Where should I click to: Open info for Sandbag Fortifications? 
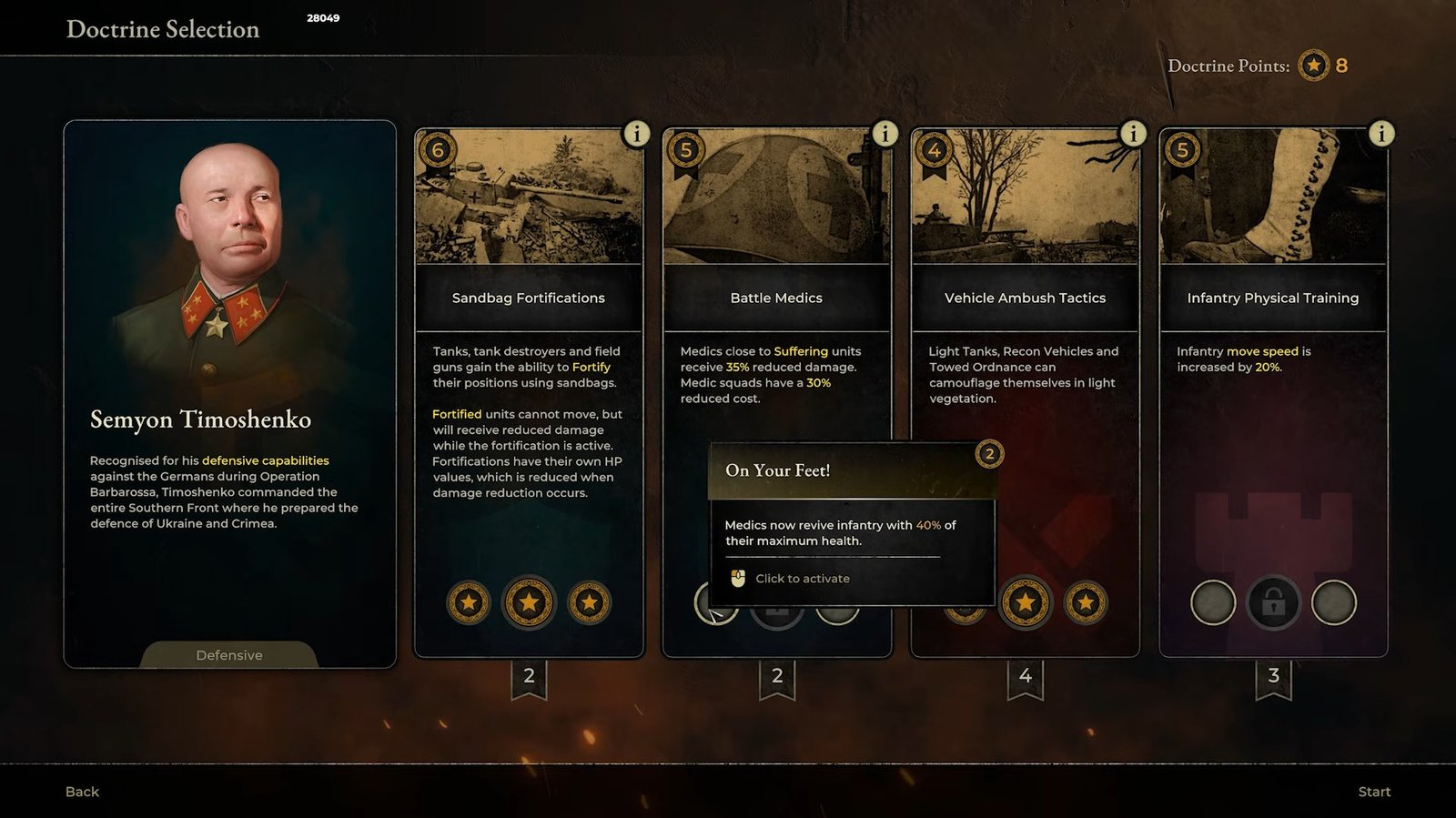click(636, 134)
